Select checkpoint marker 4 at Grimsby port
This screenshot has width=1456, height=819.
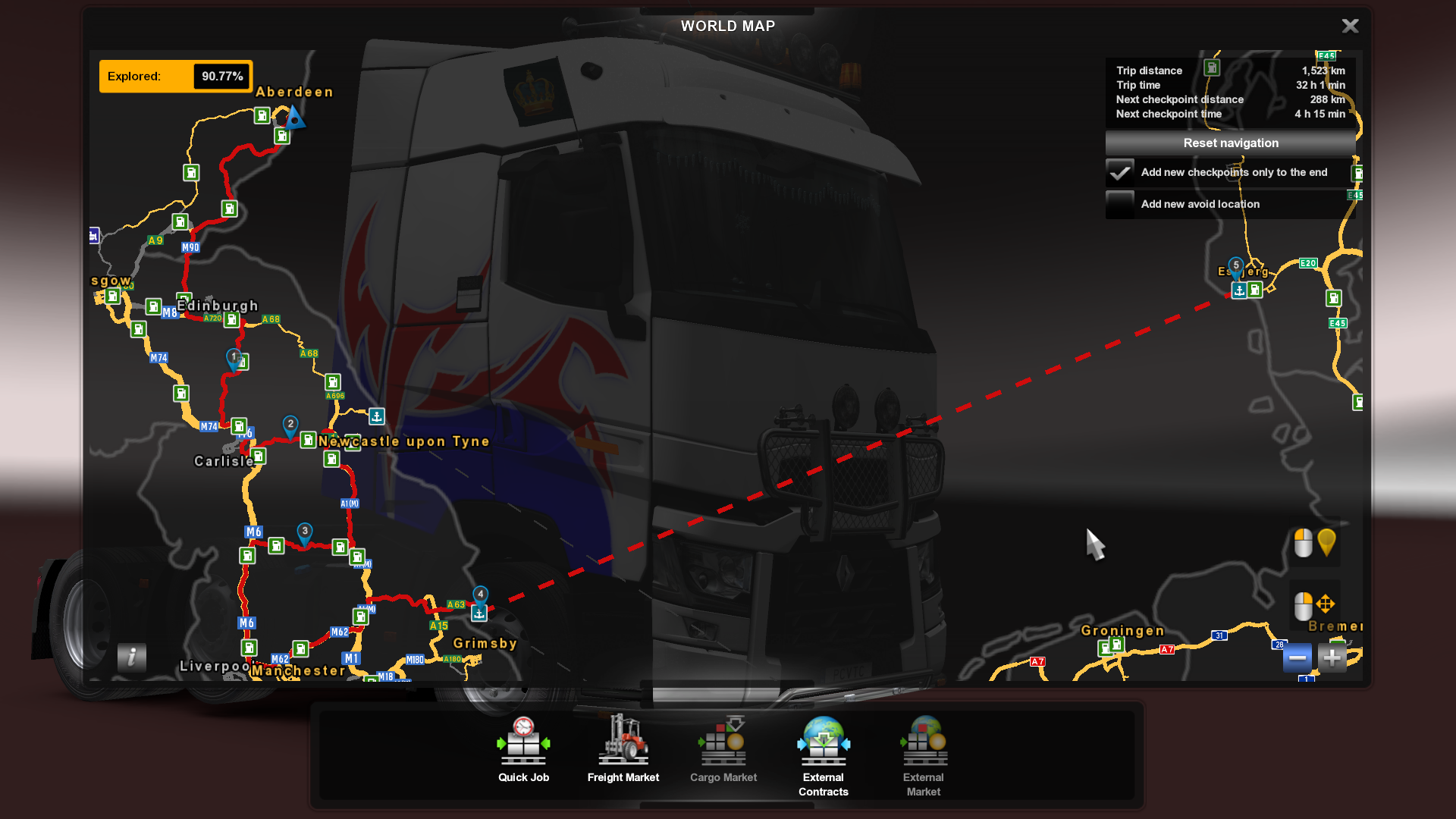(x=480, y=595)
